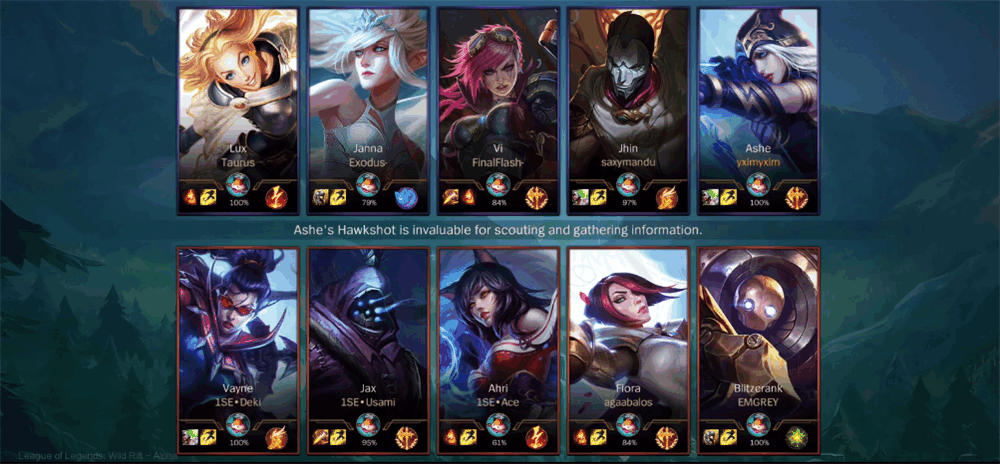Click Blitzcrank's green keystone rune icon

(796, 436)
